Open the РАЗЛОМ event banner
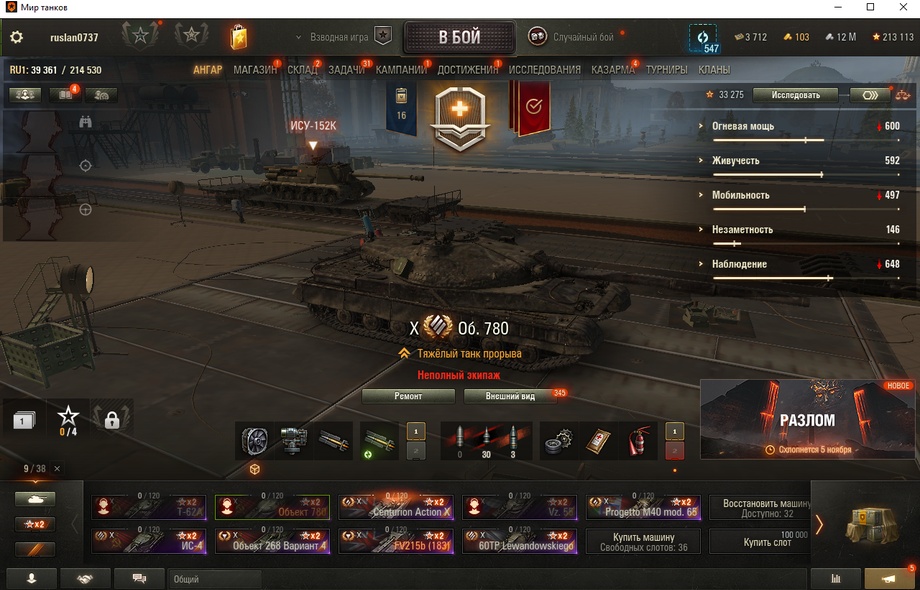Screen dimensions: 920x590 tap(807, 419)
